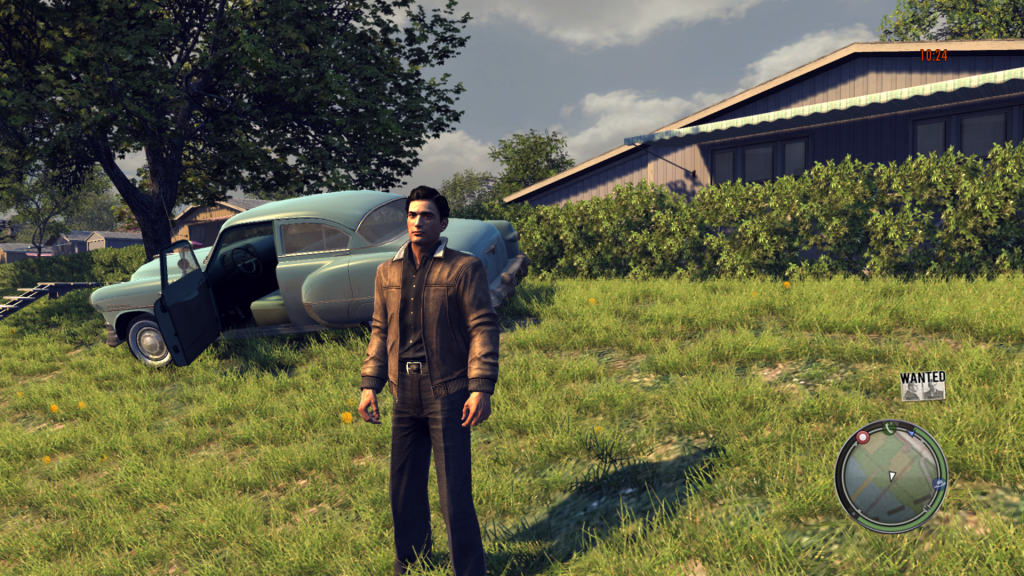Click the circular minimap
The image size is (1024, 576).
(890, 476)
